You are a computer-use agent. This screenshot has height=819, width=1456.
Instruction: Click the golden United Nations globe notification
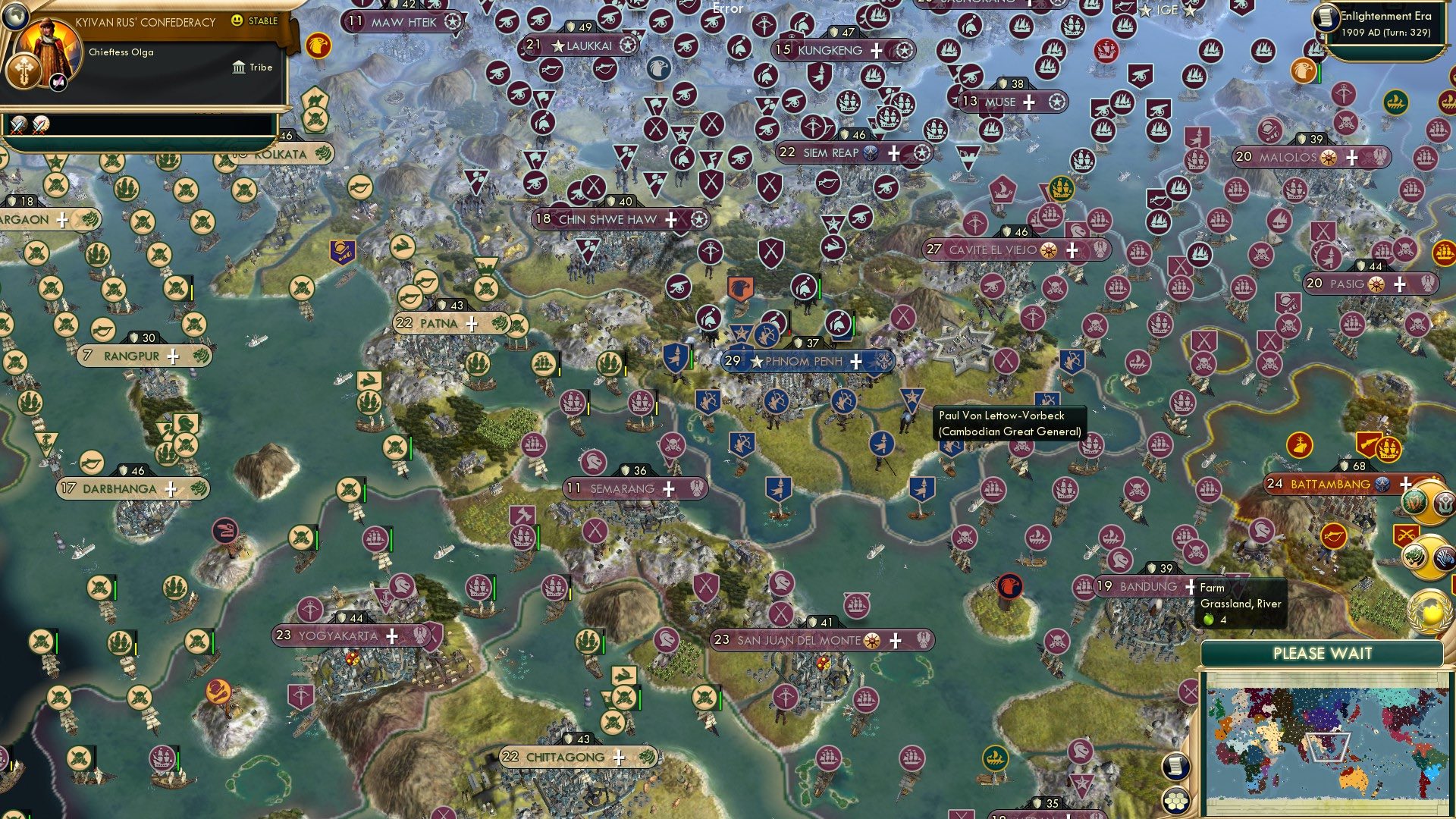tap(1429, 610)
